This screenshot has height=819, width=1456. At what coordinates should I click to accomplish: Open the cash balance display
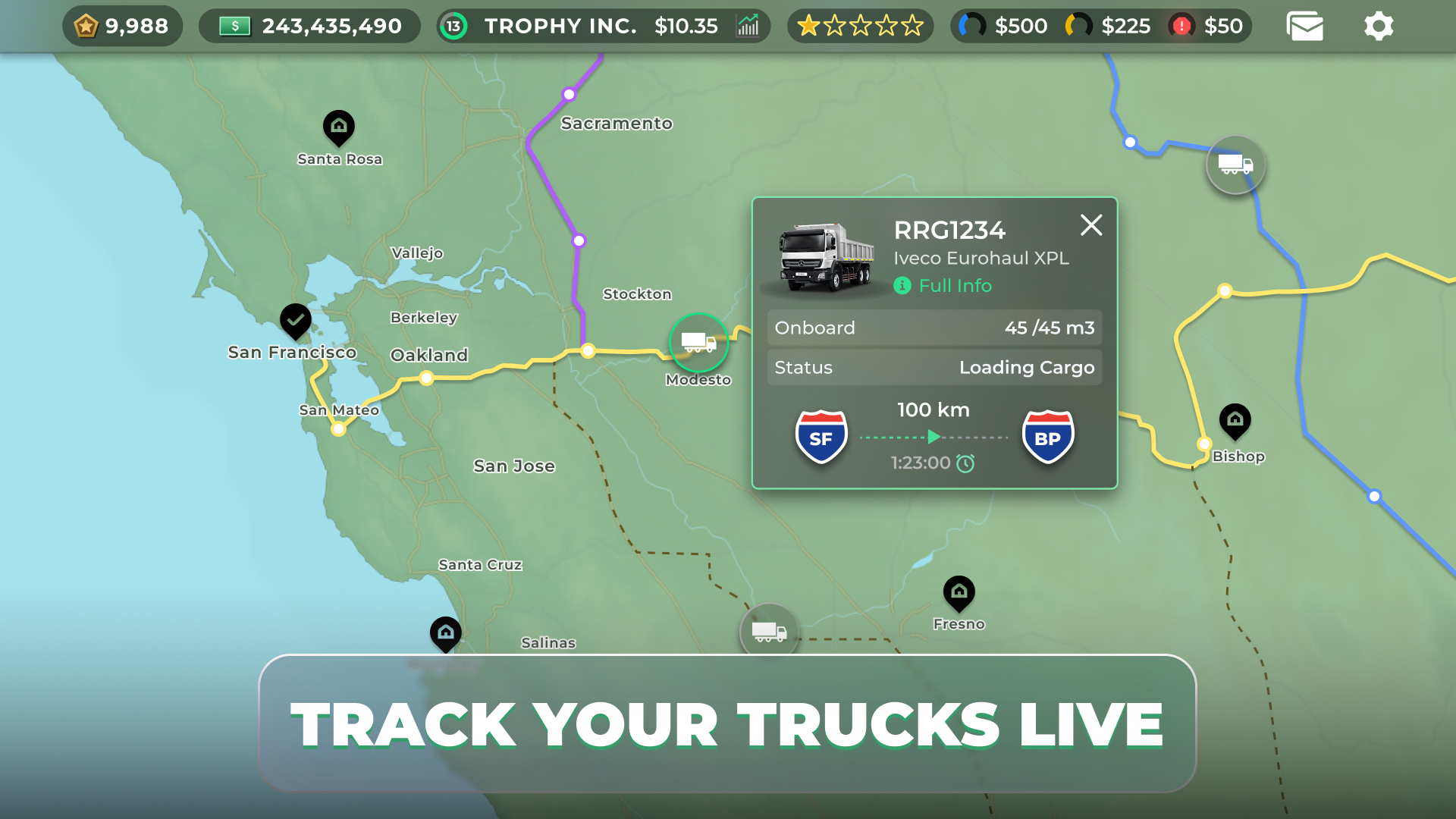click(x=309, y=27)
